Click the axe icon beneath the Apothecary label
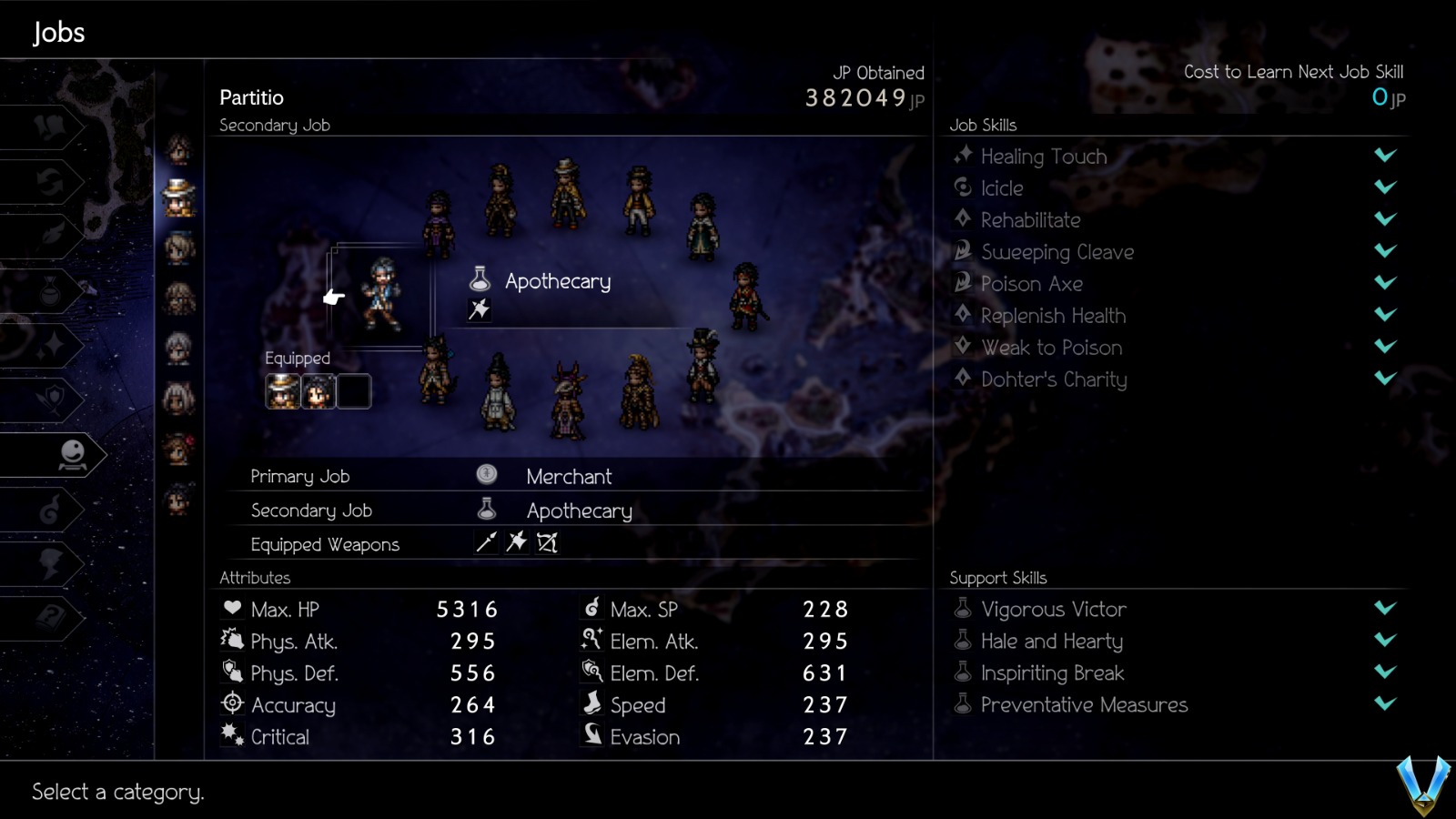 [x=480, y=310]
